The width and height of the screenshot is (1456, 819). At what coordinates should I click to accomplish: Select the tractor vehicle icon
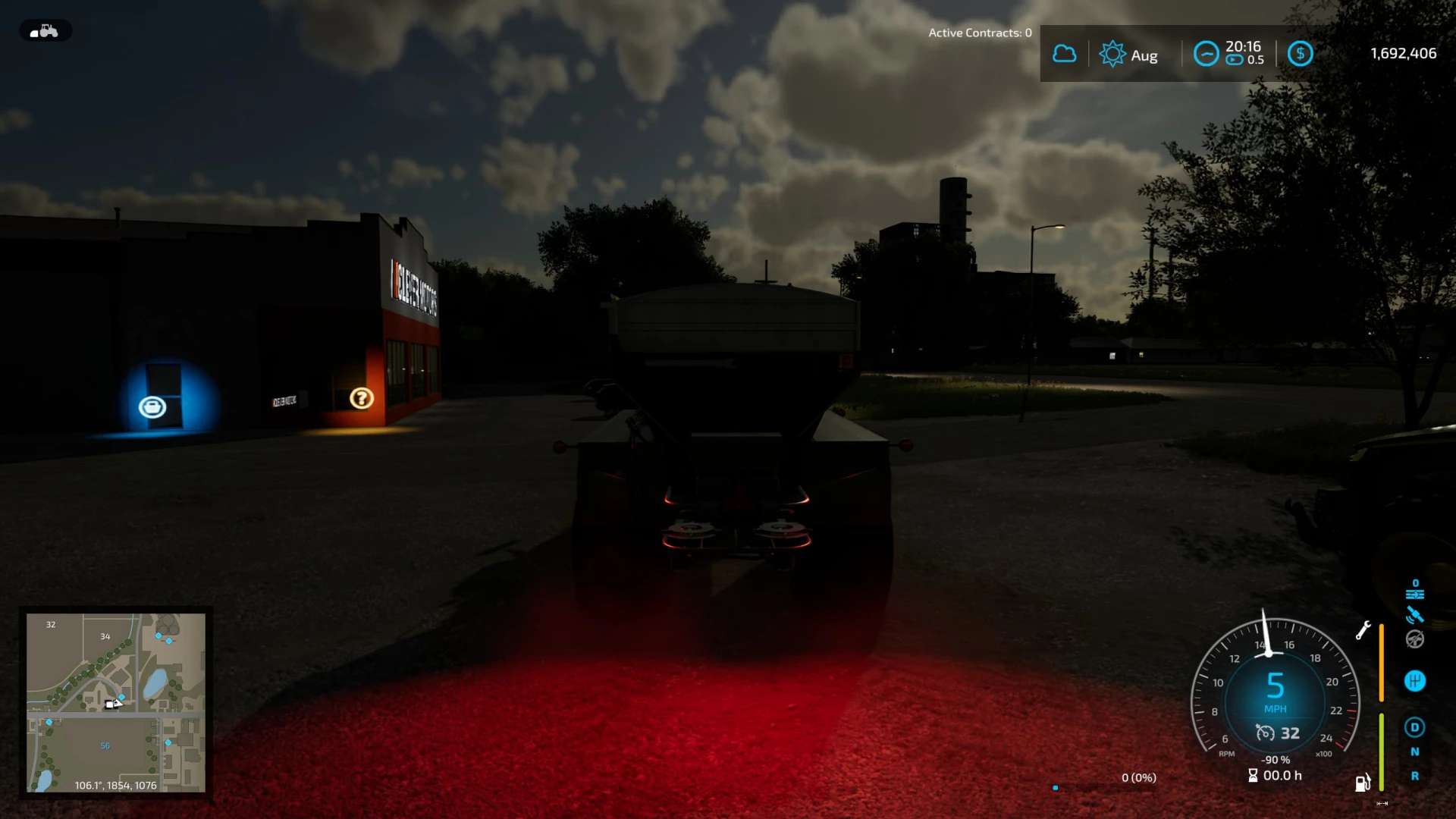(x=45, y=31)
